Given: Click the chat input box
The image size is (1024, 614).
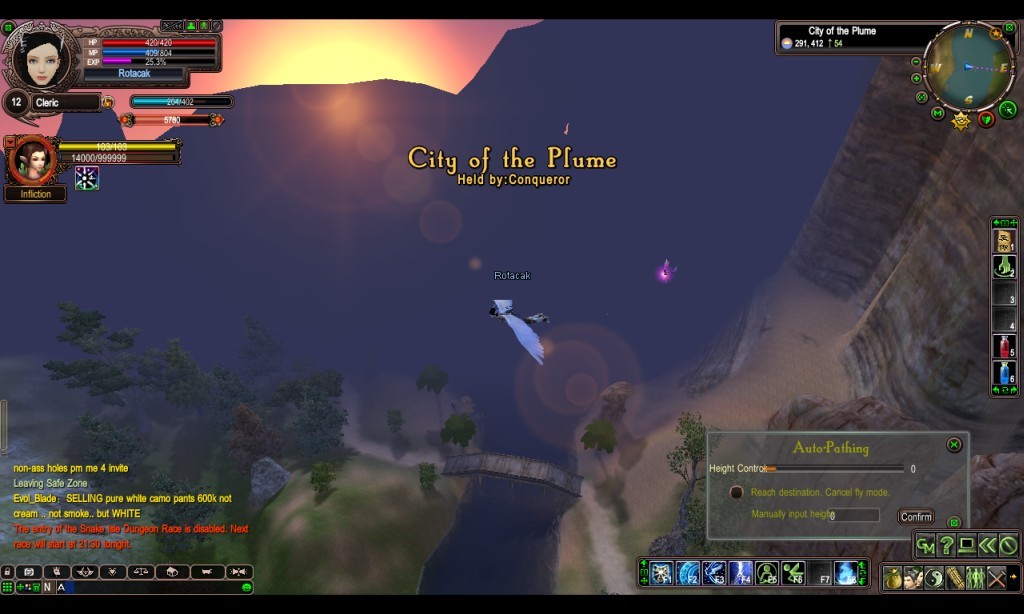Looking at the screenshot, I should (150, 587).
